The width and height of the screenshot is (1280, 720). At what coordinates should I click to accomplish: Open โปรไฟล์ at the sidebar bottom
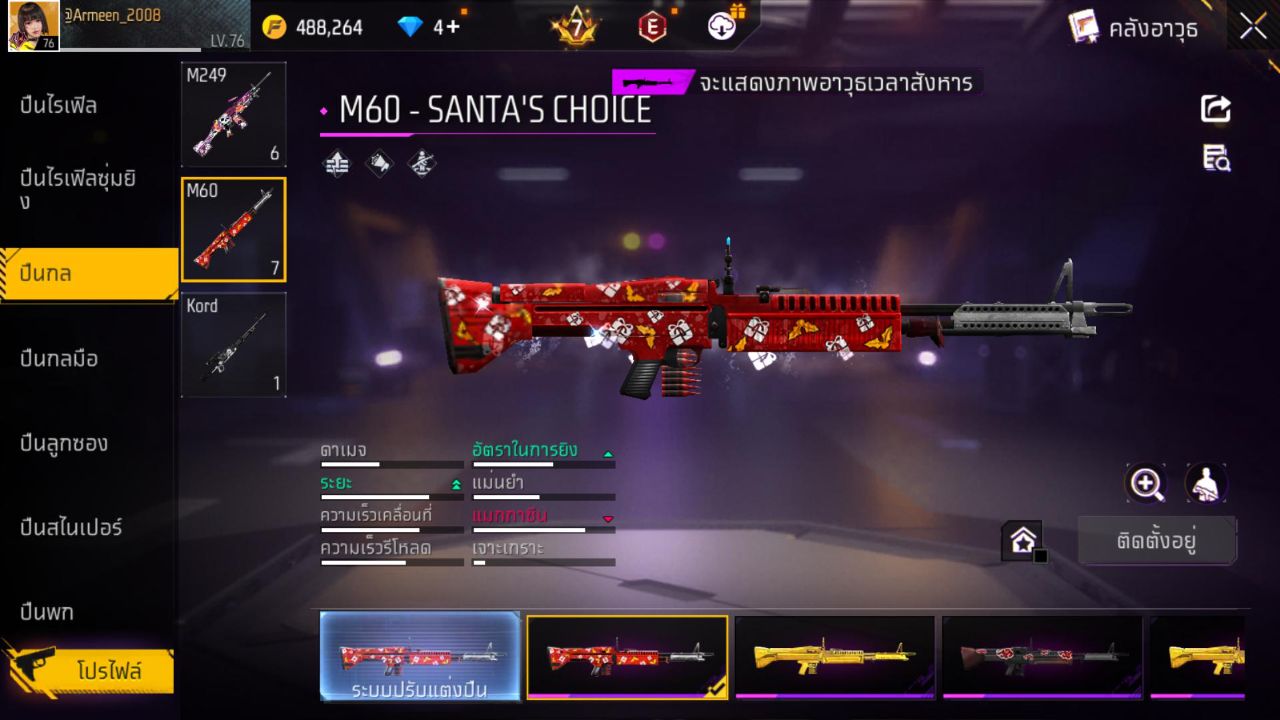(110, 672)
